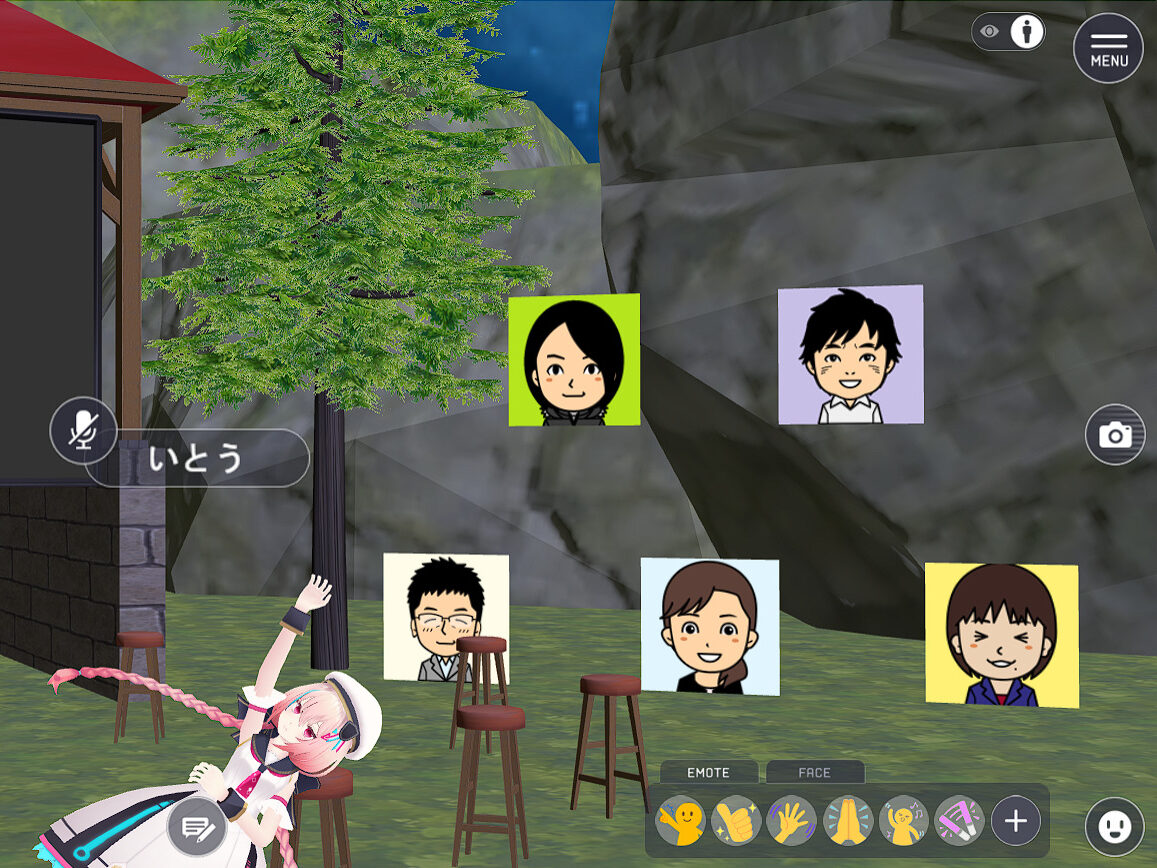Trigger the thumbs-up emote
Screen dimensions: 1157x868
pos(736,822)
